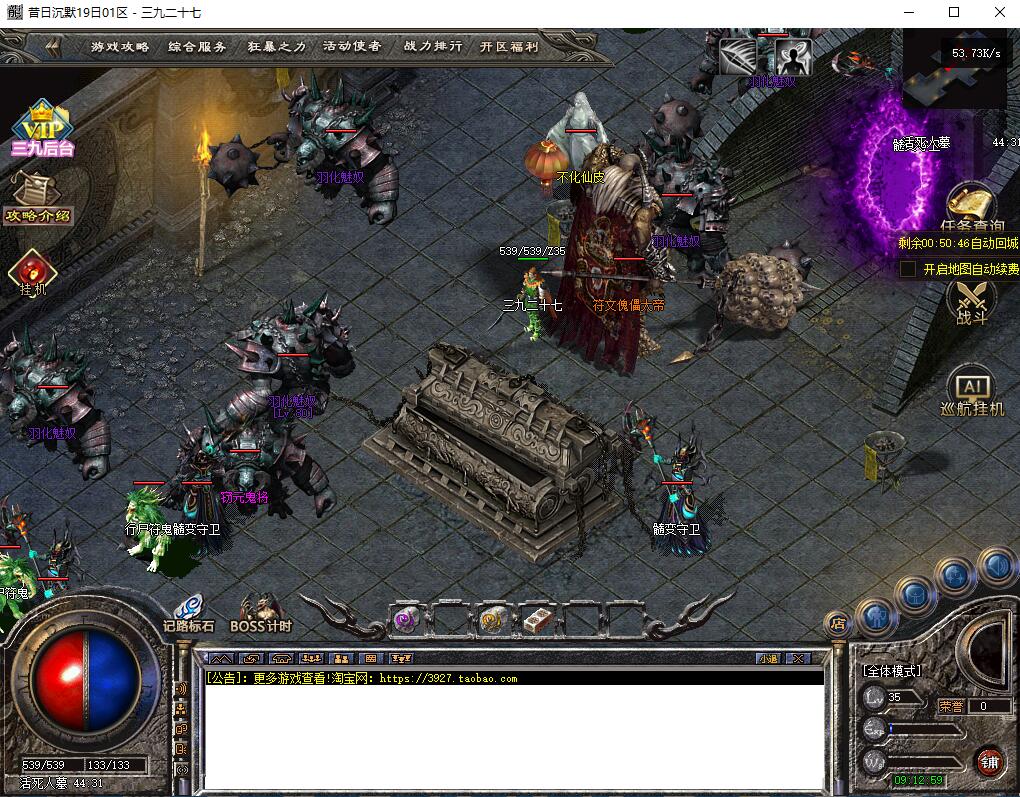1020x797 pixels.
Task: Select 狂暴之力 in the top bar
Action: pos(277,47)
